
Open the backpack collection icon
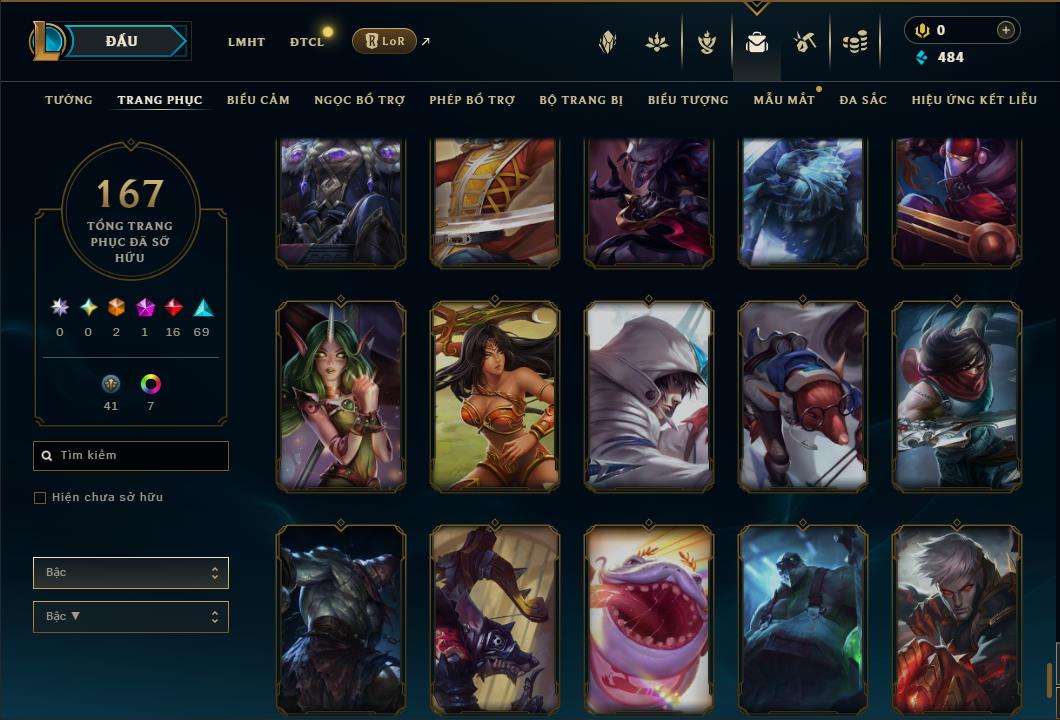click(x=756, y=42)
